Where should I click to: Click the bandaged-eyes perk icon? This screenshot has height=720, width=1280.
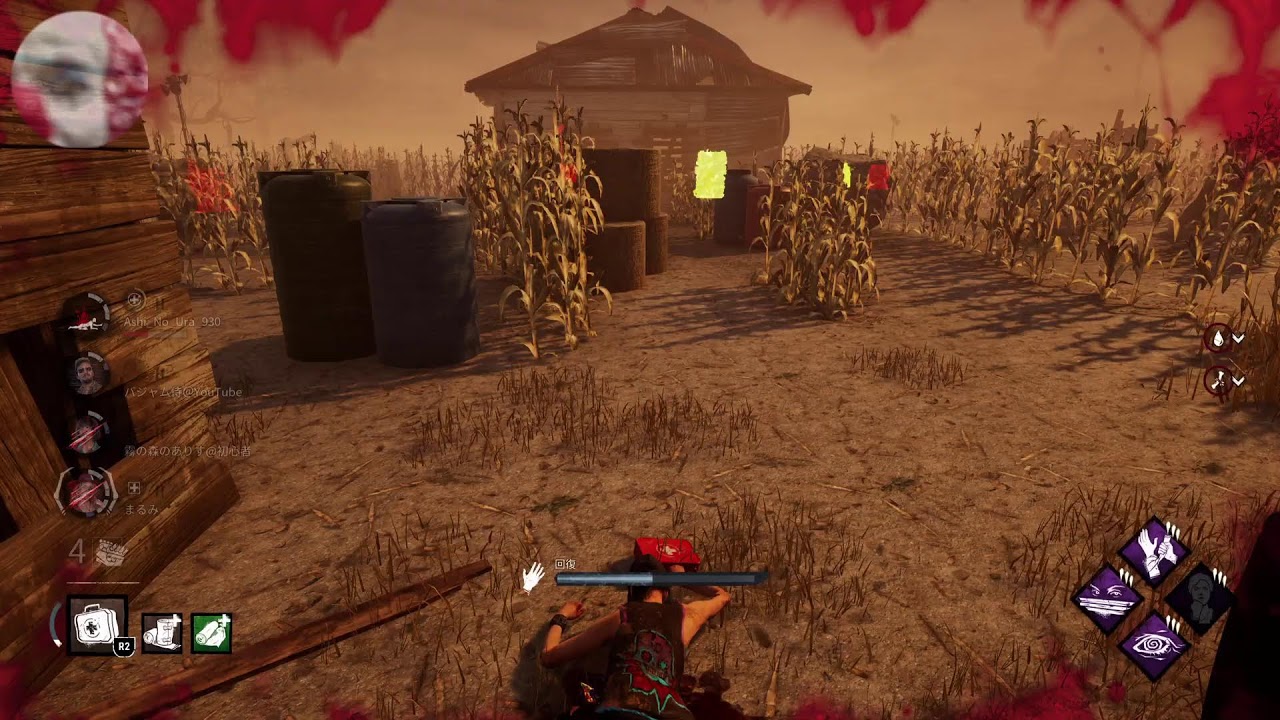pos(1108,600)
